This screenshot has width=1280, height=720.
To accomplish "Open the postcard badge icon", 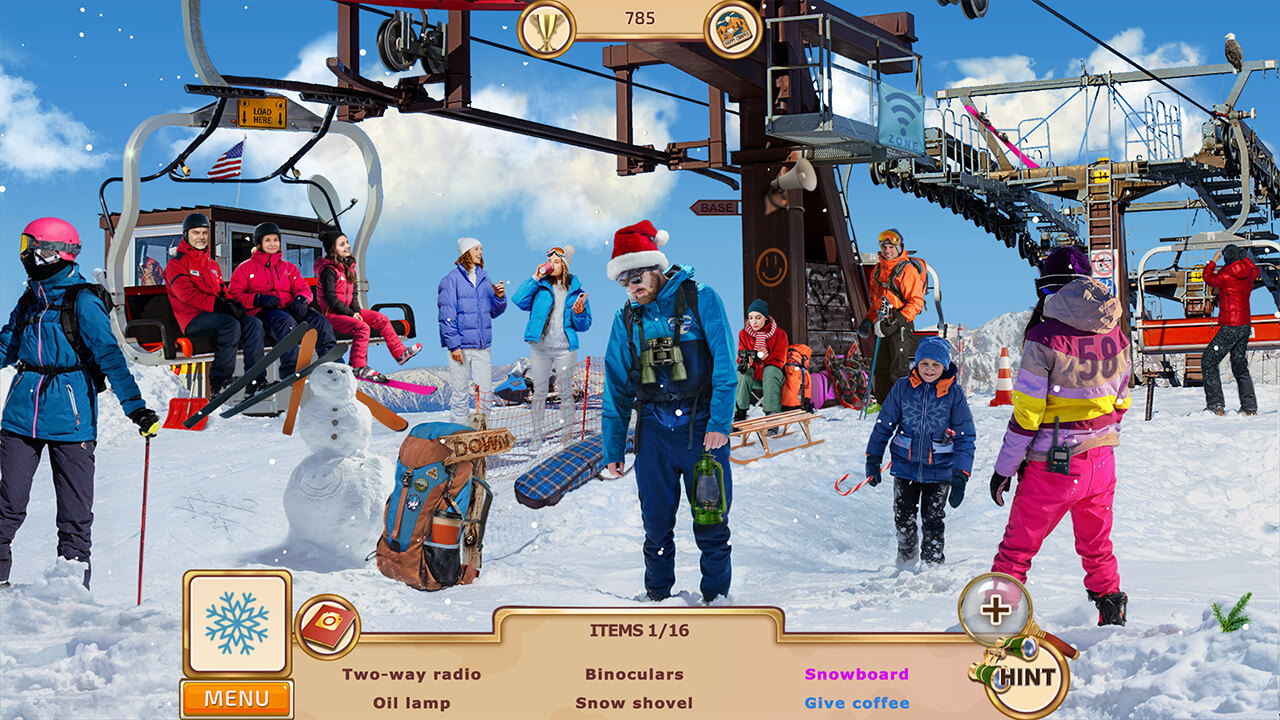I will (733, 29).
